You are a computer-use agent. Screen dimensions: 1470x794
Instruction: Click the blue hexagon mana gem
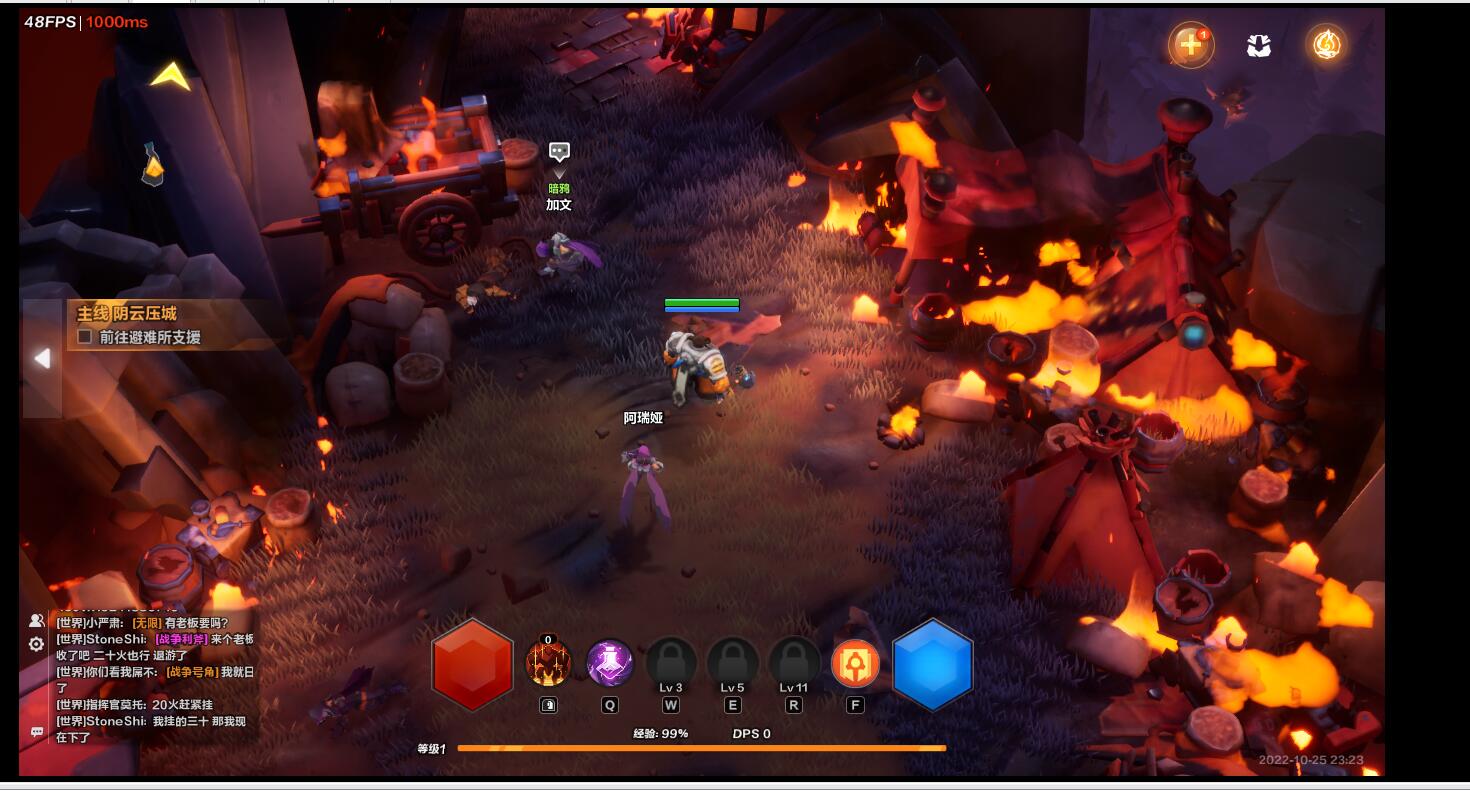[x=932, y=664]
